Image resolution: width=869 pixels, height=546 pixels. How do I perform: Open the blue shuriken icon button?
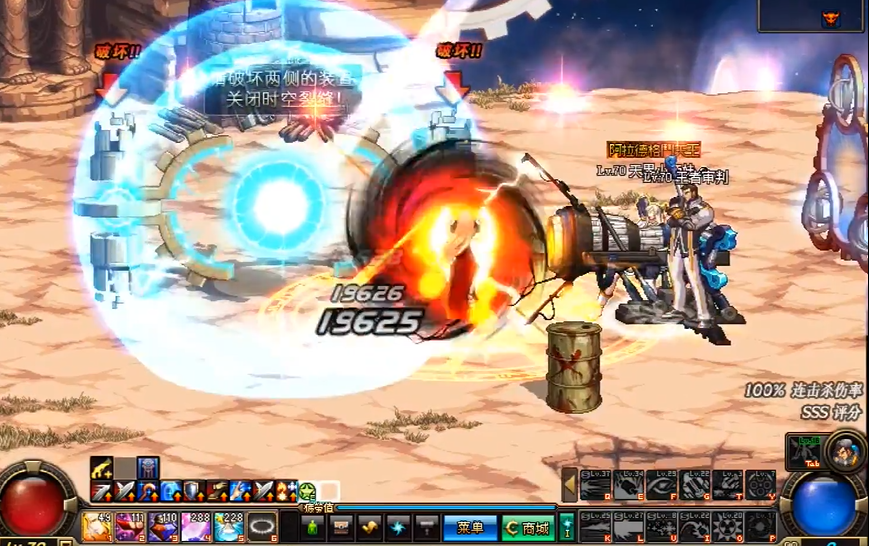398,527
